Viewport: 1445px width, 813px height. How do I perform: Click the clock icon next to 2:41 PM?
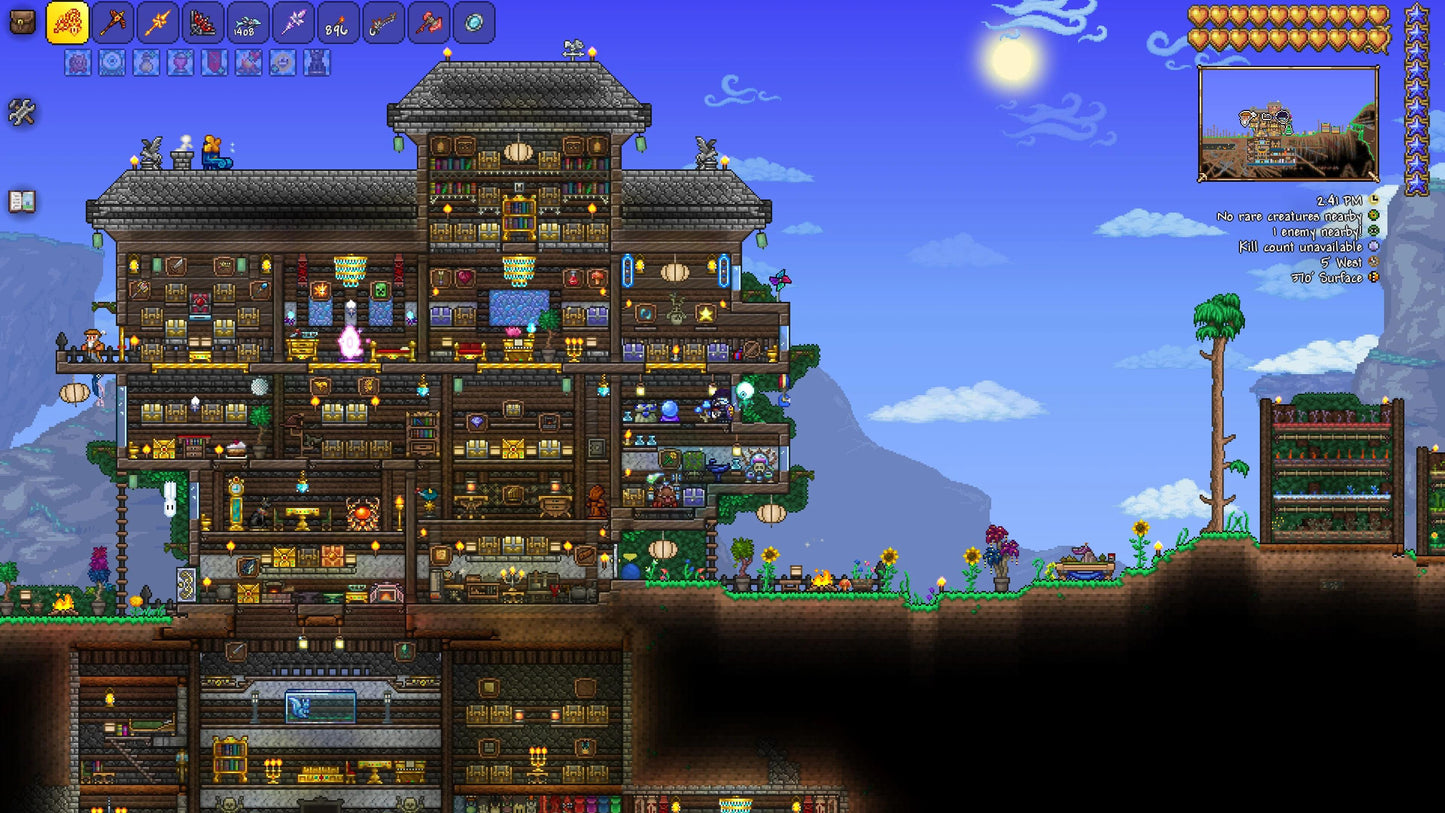tap(1374, 200)
